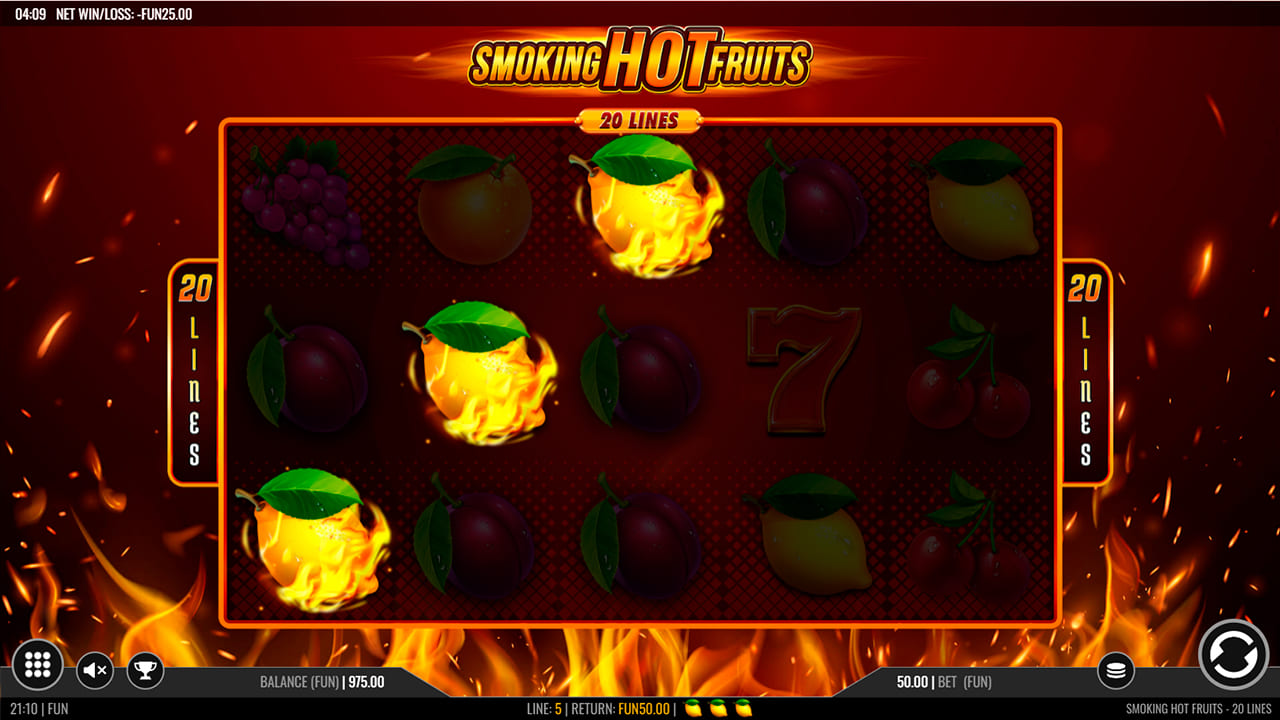The image size is (1280, 720).
Task: Open the game menu grid icon
Action: click(37, 665)
